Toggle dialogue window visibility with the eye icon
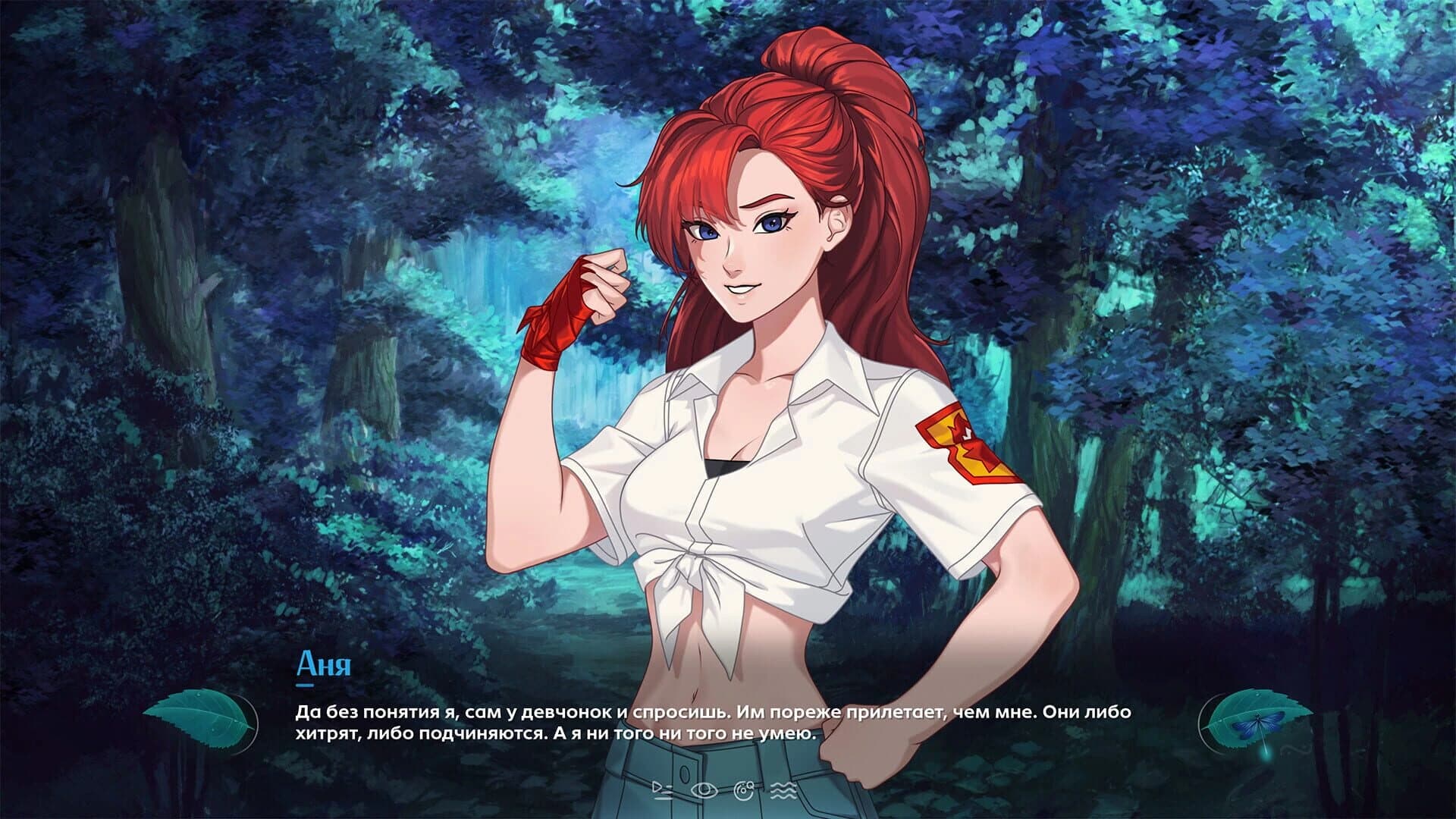The width and height of the screenshot is (1456, 819). pos(703,791)
